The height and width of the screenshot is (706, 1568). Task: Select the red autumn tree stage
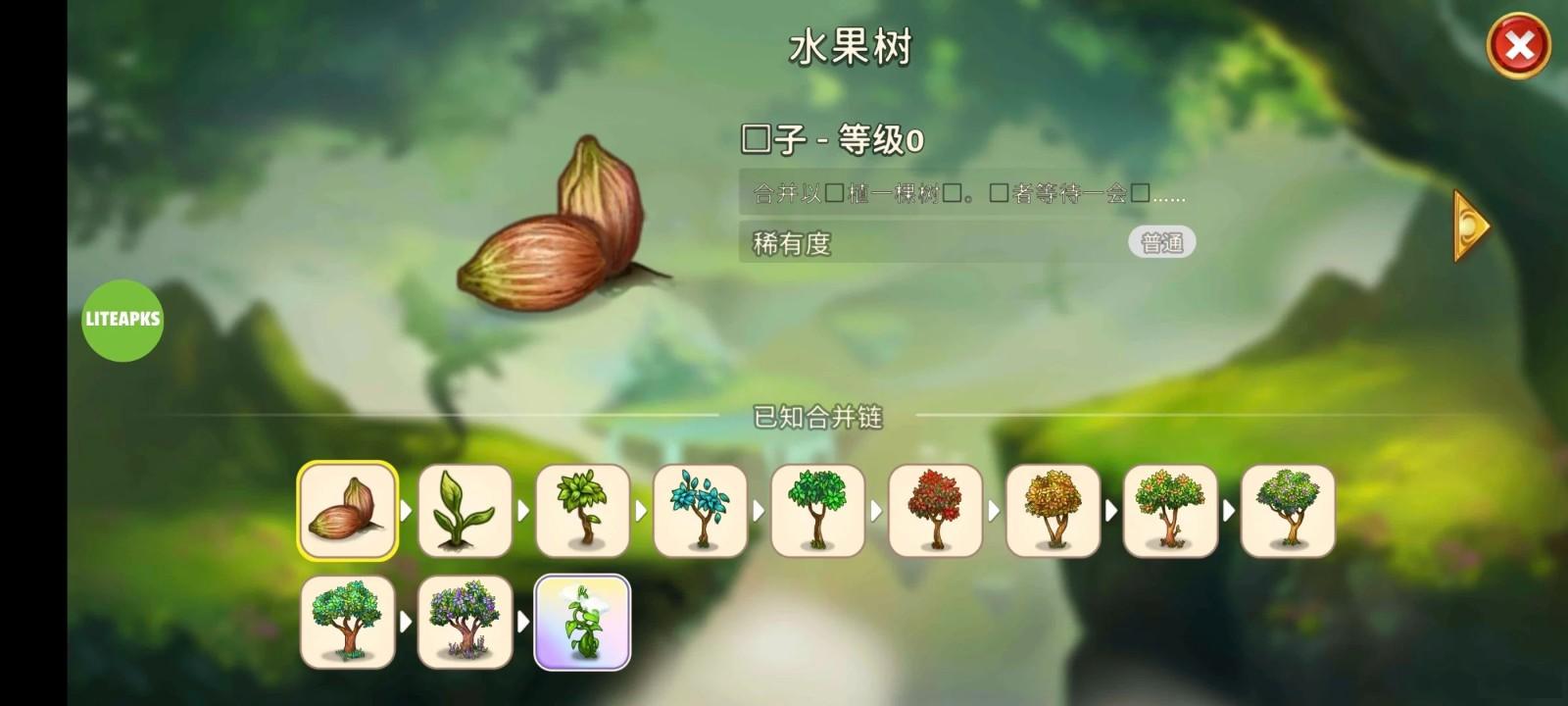935,511
